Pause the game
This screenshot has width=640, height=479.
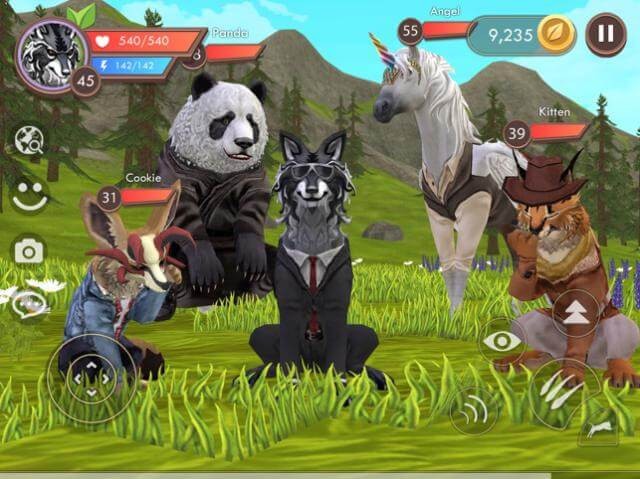pos(605,34)
